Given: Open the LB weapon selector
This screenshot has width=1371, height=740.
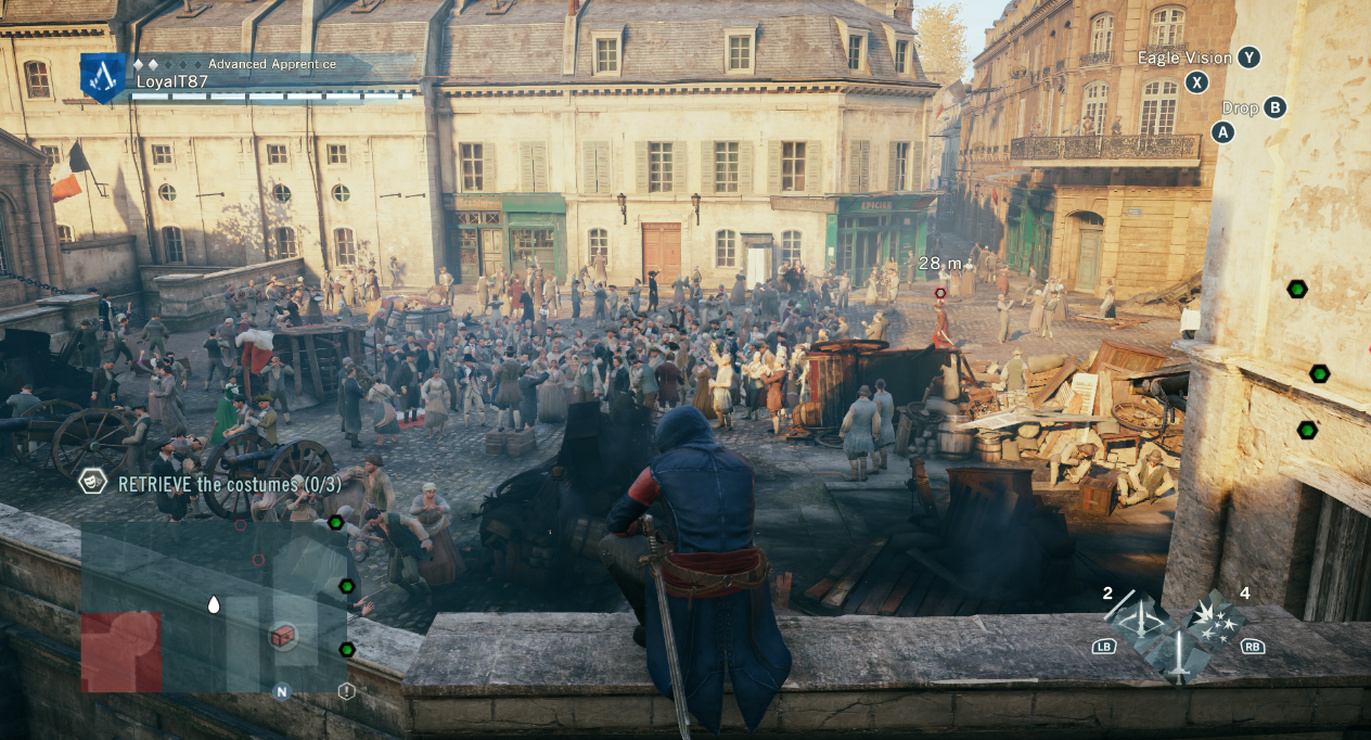Looking at the screenshot, I should [x=1105, y=647].
